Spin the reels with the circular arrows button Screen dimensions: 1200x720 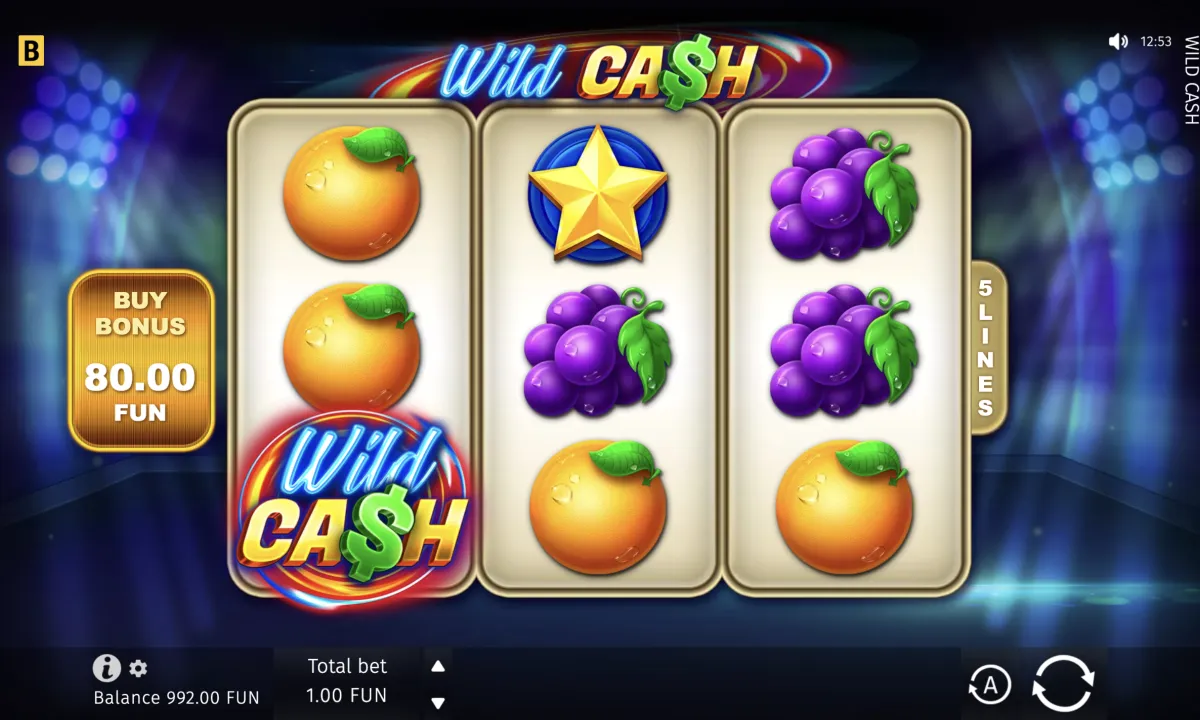tap(1063, 684)
